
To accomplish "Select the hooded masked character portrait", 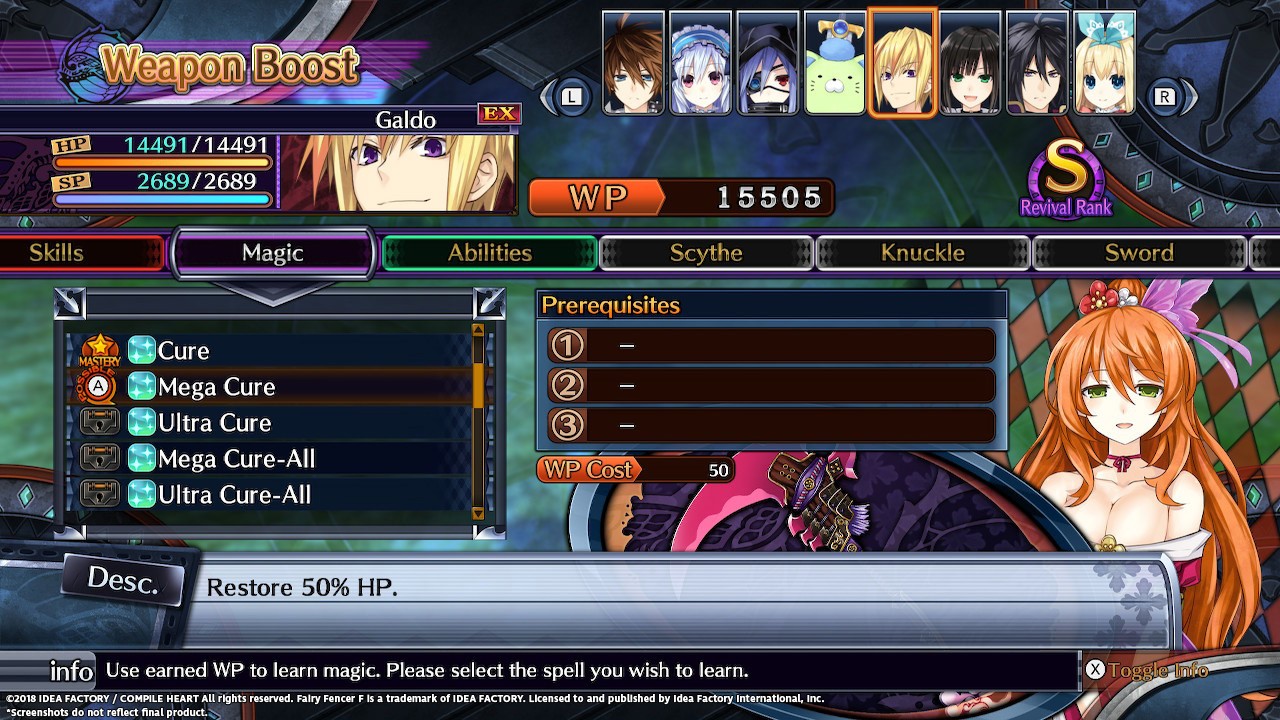I will [x=767, y=63].
